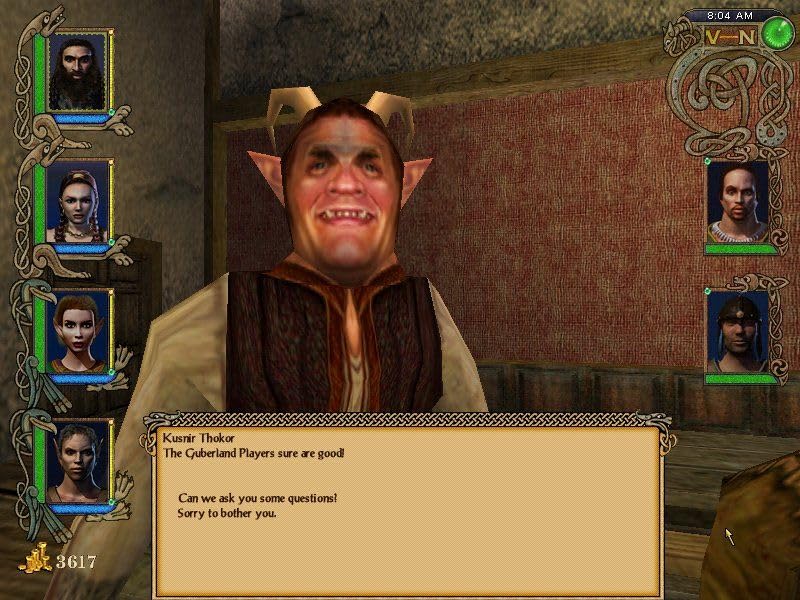Select the bald man with necklace portrait
This screenshot has height=600, width=800.
(x=738, y=203)
